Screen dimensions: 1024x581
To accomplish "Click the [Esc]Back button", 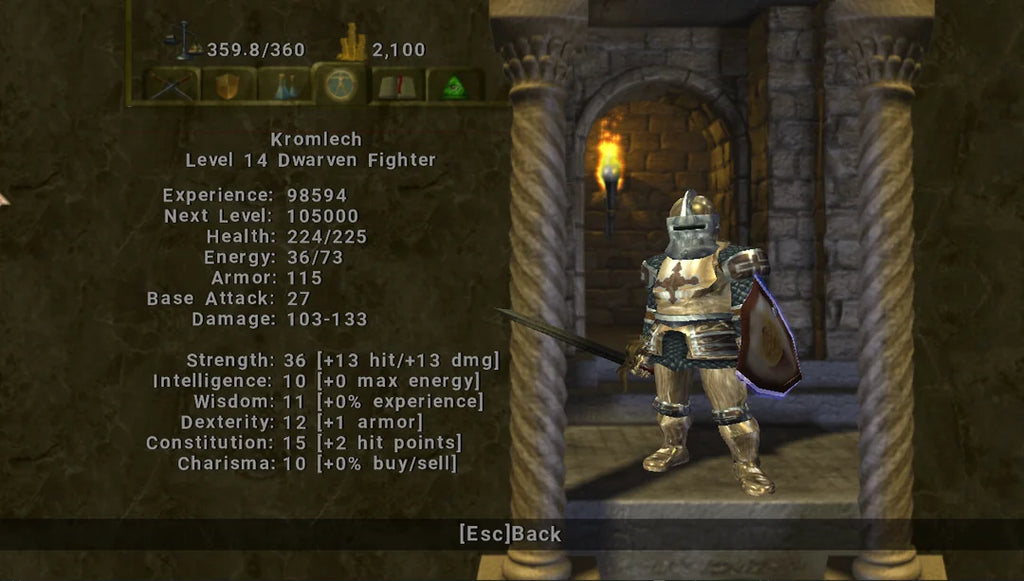I will [510, 534].
